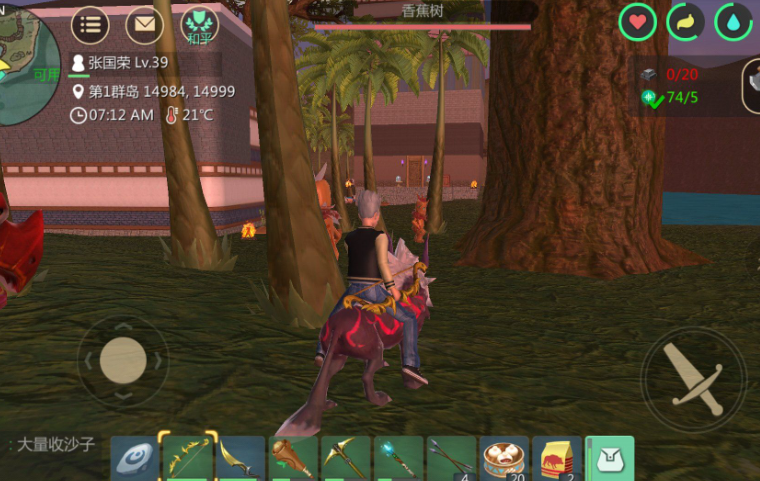The image size is (760, 481).
Task: Select the curved golden blade slot
Action: tap(240, 458)
